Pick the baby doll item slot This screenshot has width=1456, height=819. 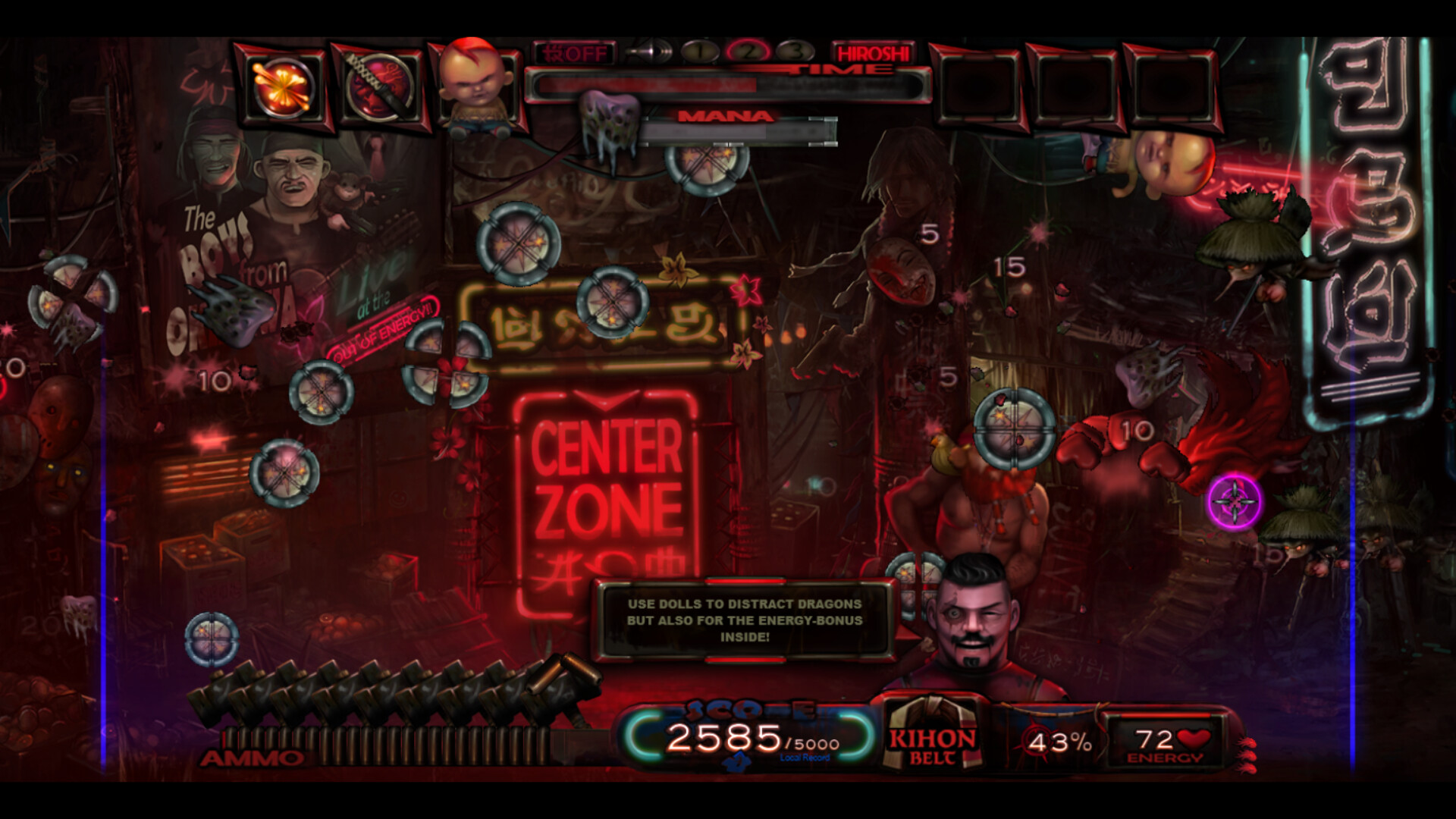[x=474, y=85]
